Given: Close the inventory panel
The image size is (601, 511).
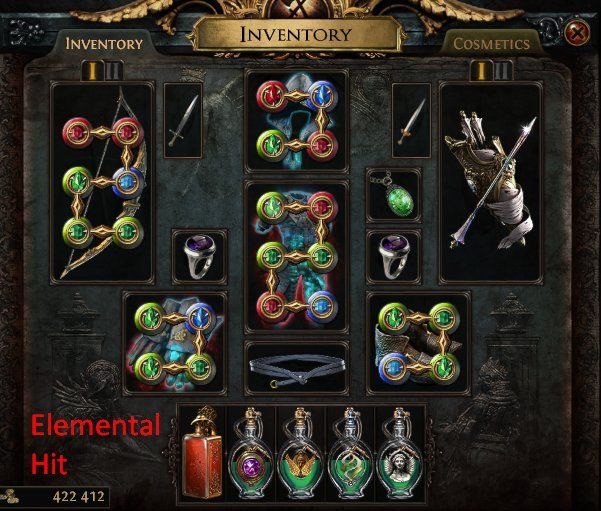Looking at the screenshot, I should click(576, 33).
